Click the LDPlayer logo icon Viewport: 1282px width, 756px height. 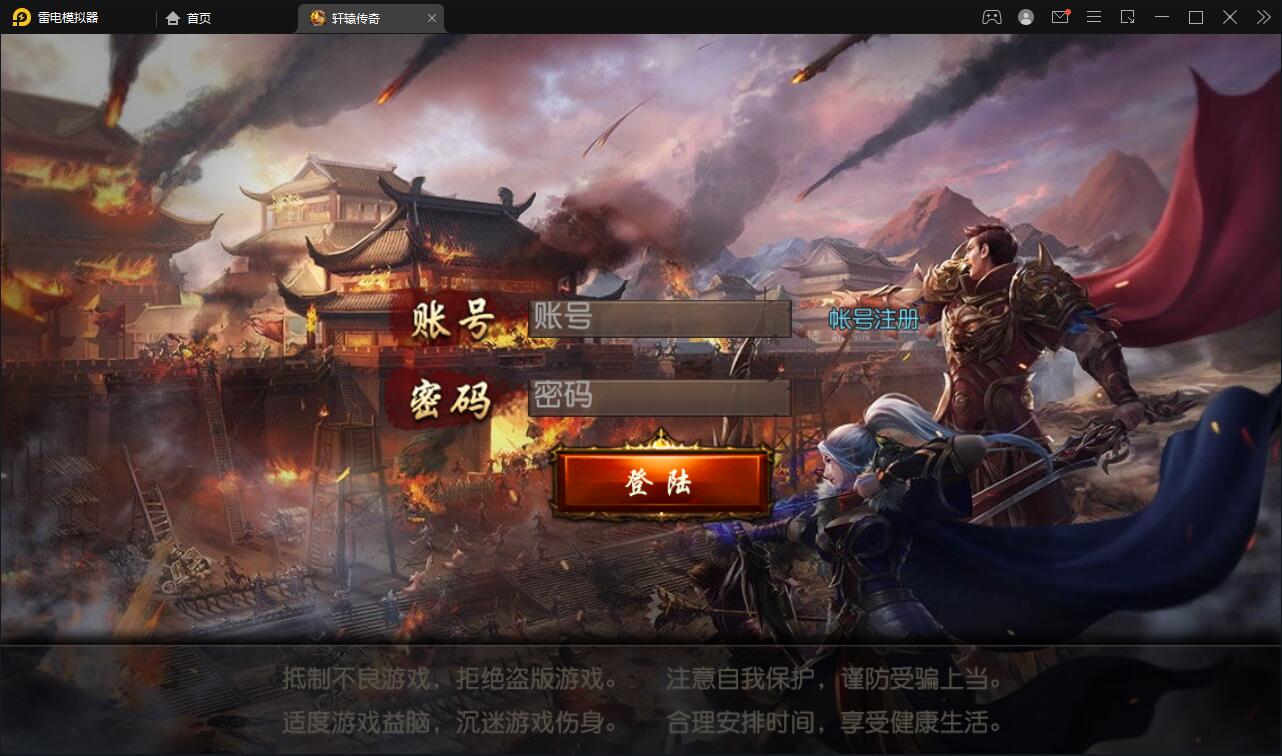coord(20,17)
